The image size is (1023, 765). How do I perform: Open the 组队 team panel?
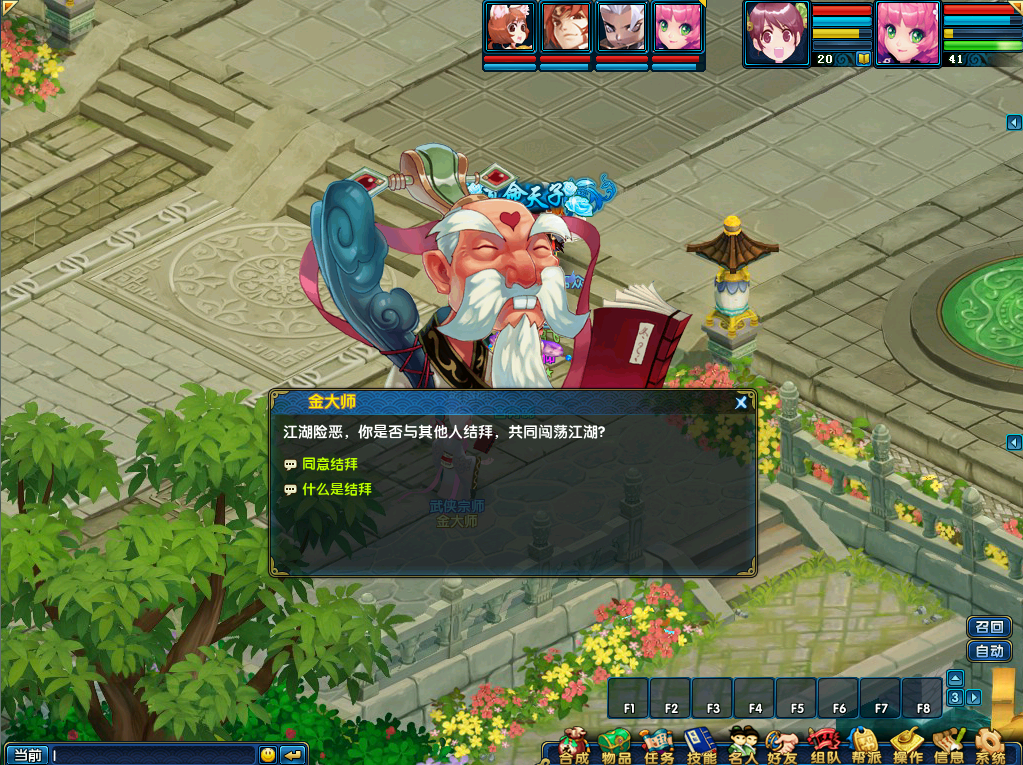click(x=825, y=746)
